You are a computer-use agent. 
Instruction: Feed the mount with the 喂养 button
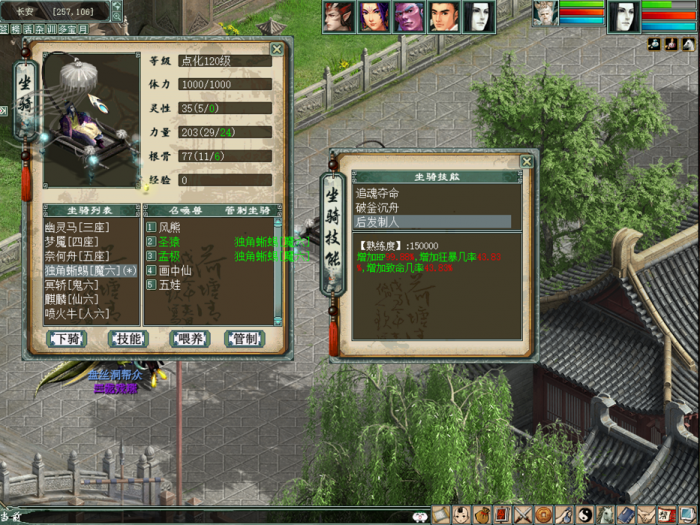click(186, 339)
